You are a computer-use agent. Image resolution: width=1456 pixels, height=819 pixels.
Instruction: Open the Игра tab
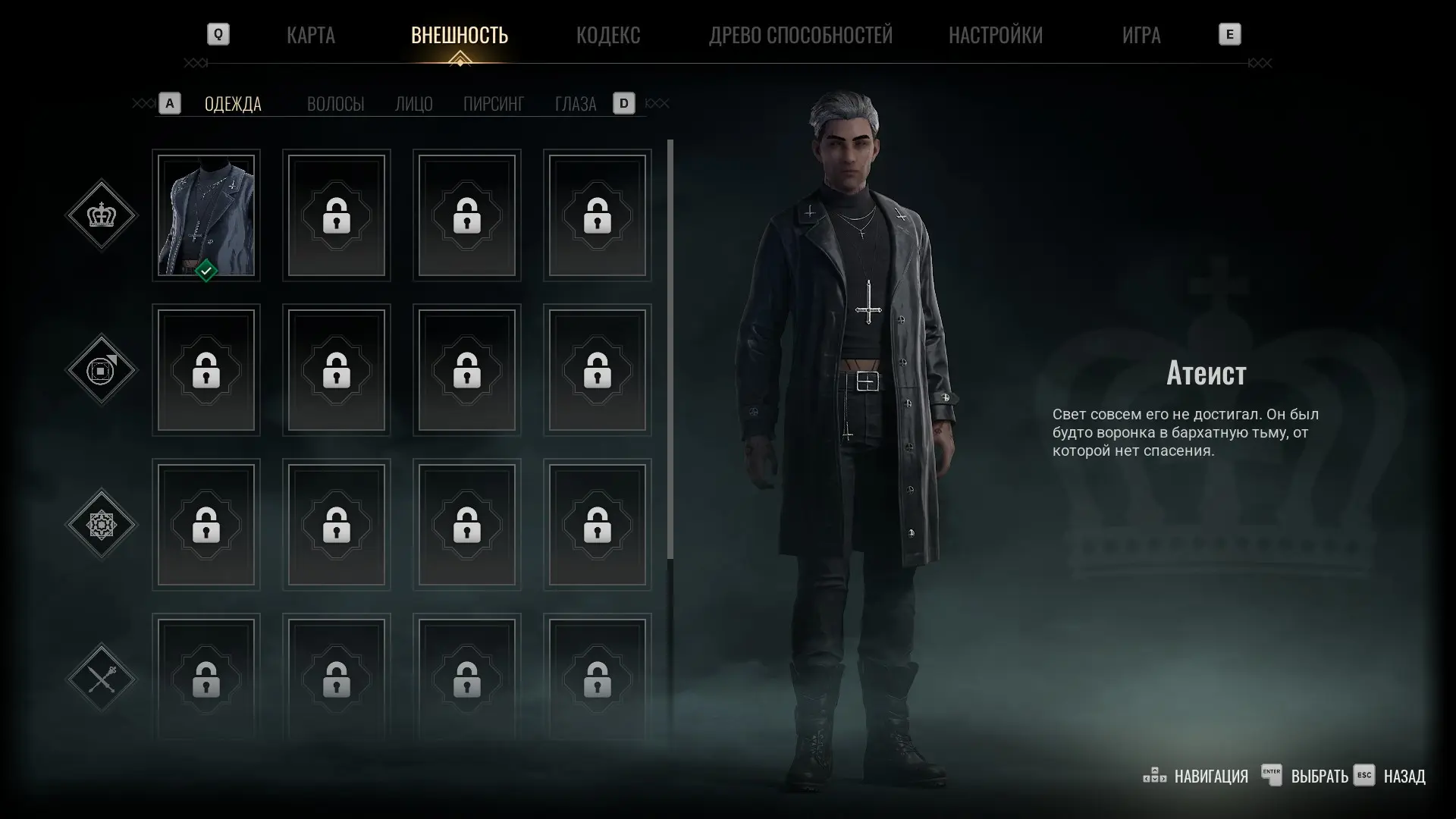1141,35
